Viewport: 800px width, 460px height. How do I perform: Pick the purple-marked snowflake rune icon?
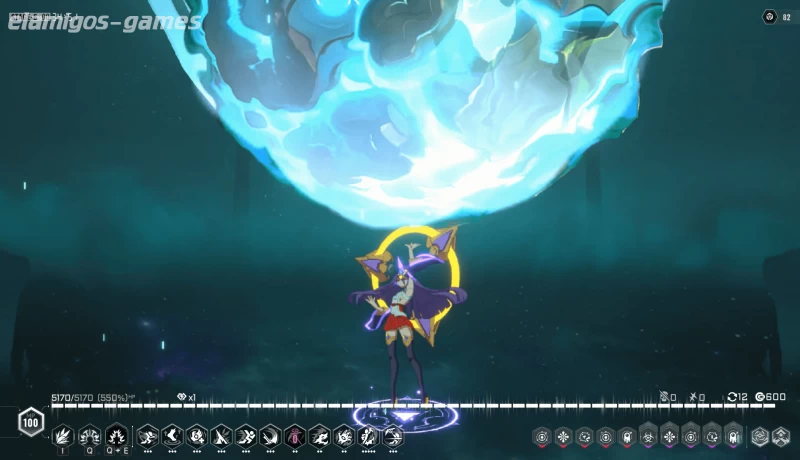pos(669,436)
